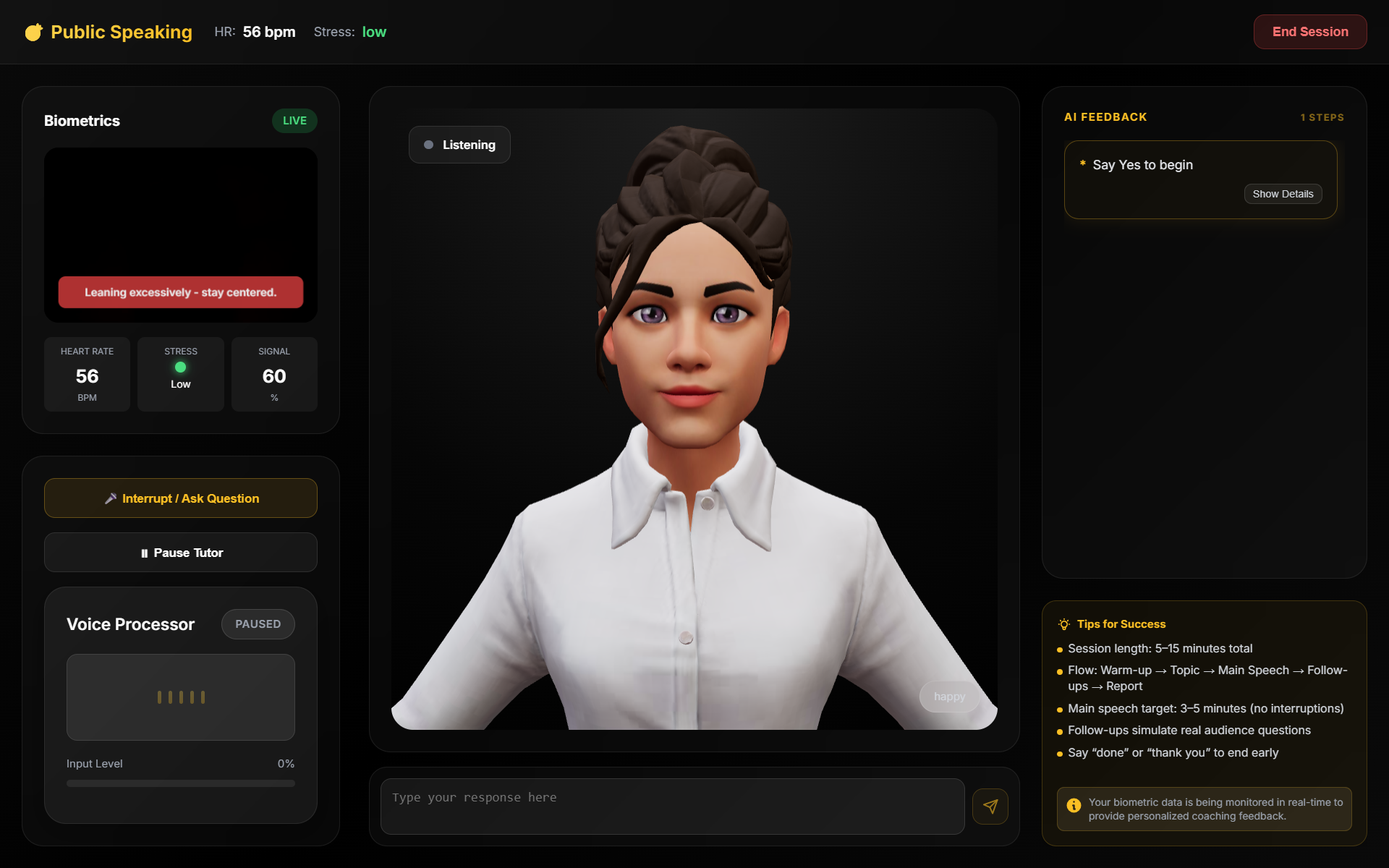1389x868 pixels.
Task: Select the Say Yes to begin step
Action: pos(1142,165)
